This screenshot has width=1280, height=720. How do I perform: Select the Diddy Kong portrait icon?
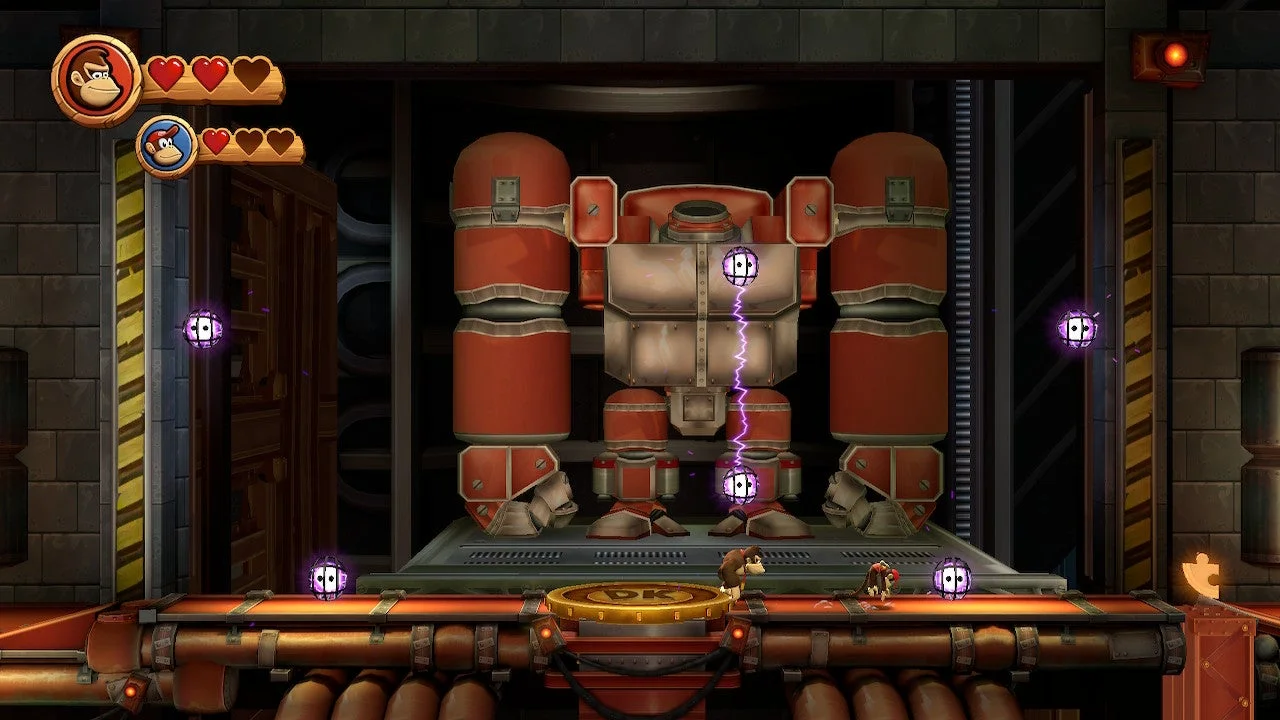(x=166, y=146)
